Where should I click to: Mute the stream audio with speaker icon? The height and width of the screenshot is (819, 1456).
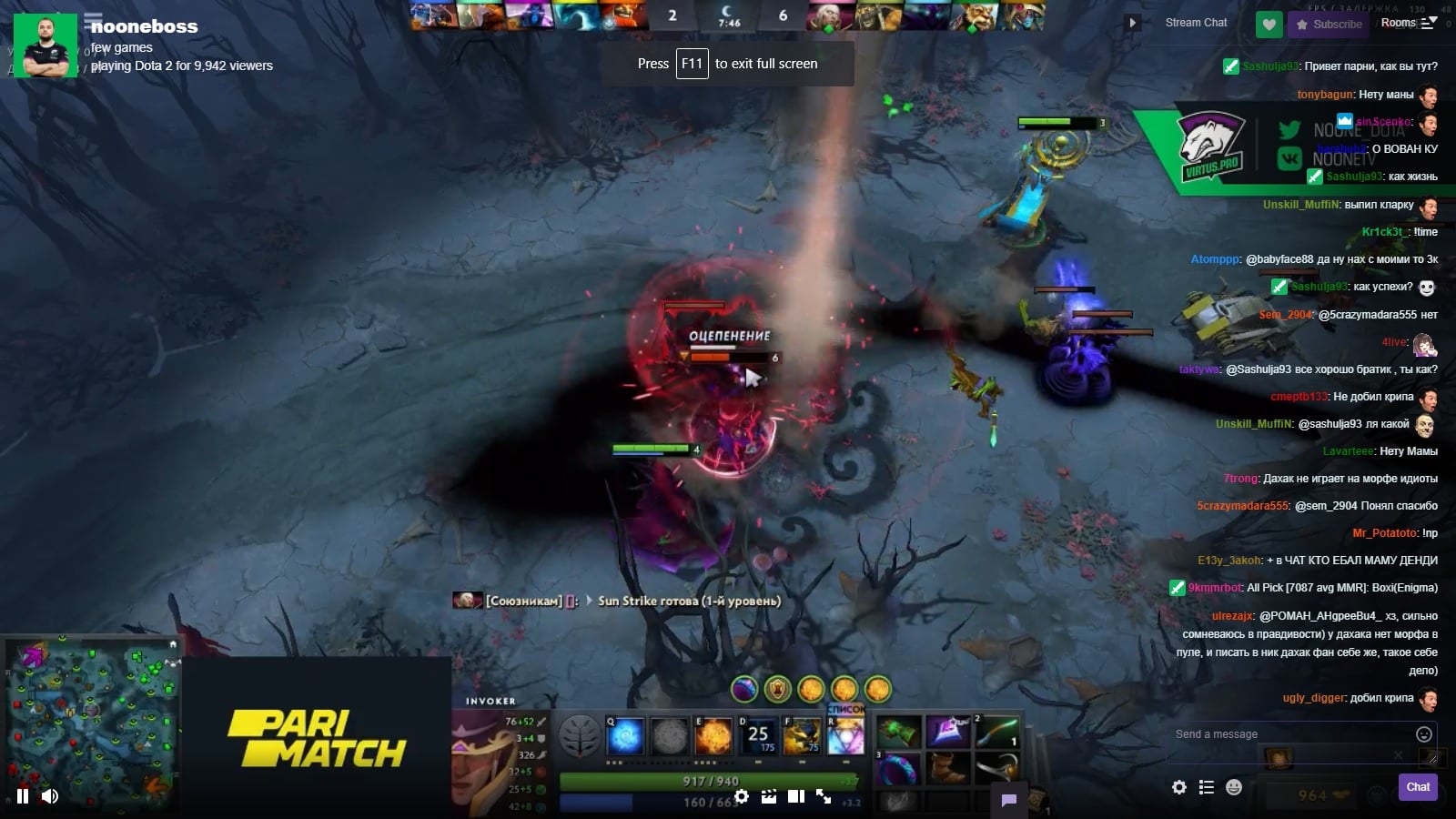pos(48,795)
